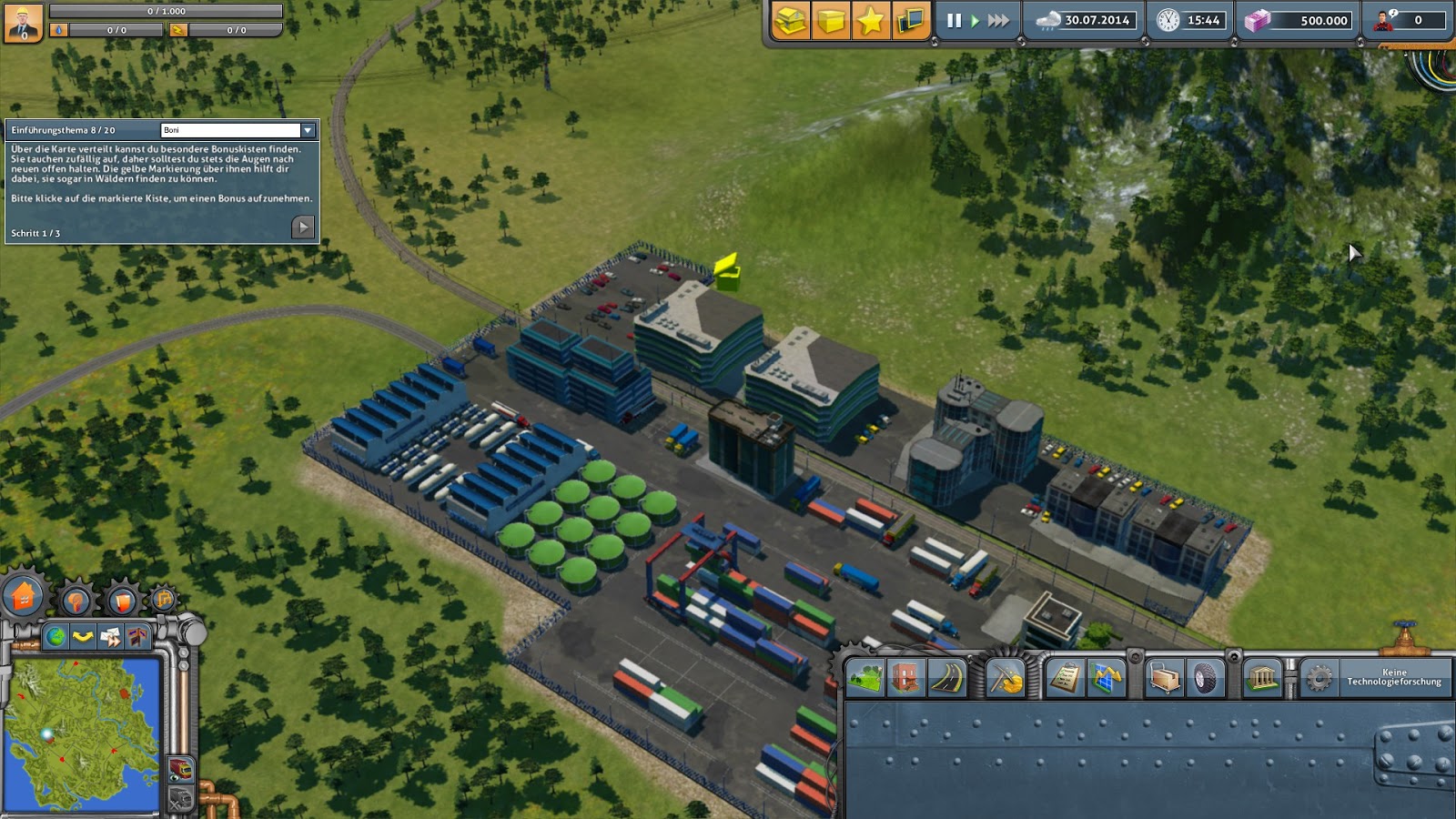The width and height of the screenshot is (1456, 819).
Task: Open the tire vehicle menu
Action: pyautogui.click(x=1206, y=678)
